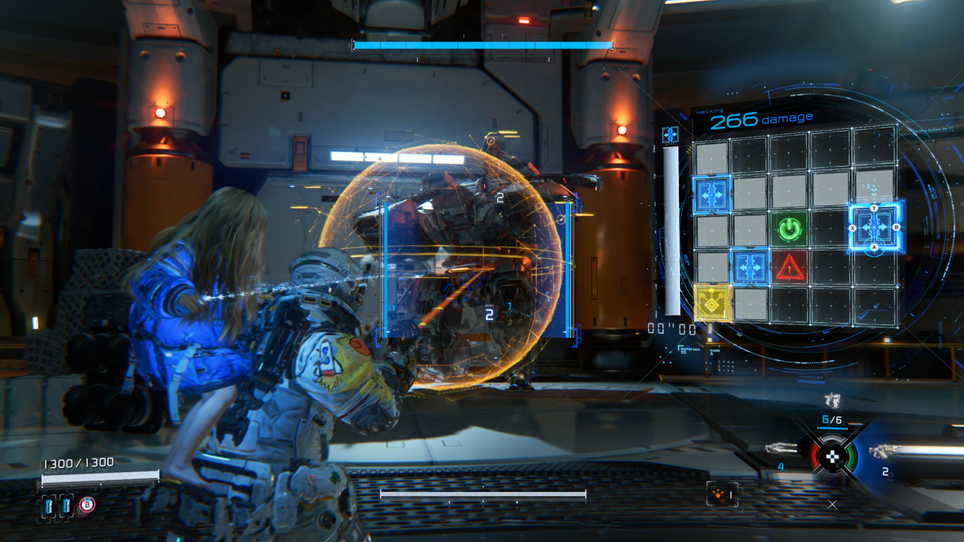Viewport: 964px width, 542px height.
Task: Choose the weapon at top of weapon wheel
Action: (x=832, y=401)
